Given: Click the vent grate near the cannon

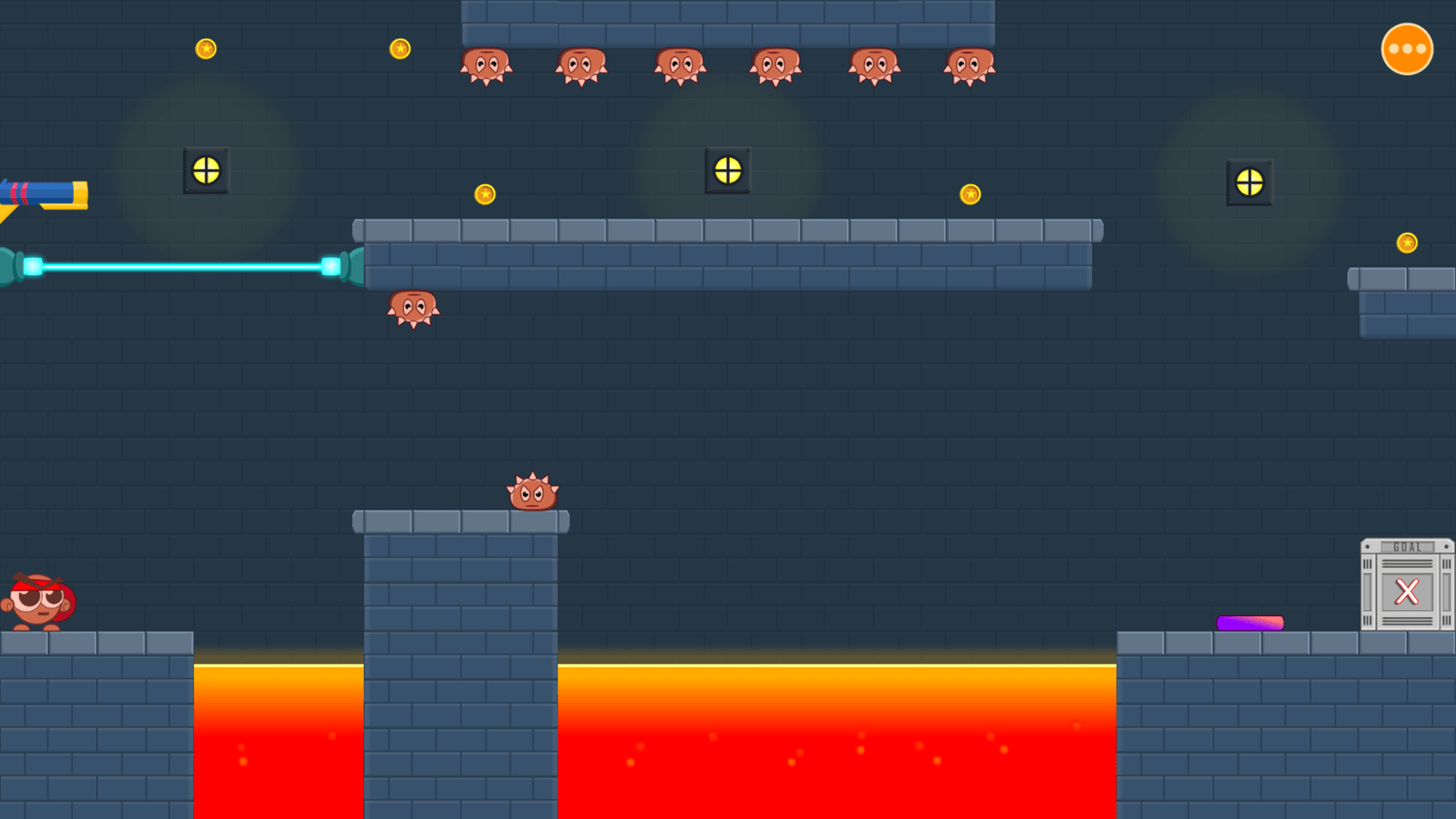Looking at the screenshot, I should (205, 172).
